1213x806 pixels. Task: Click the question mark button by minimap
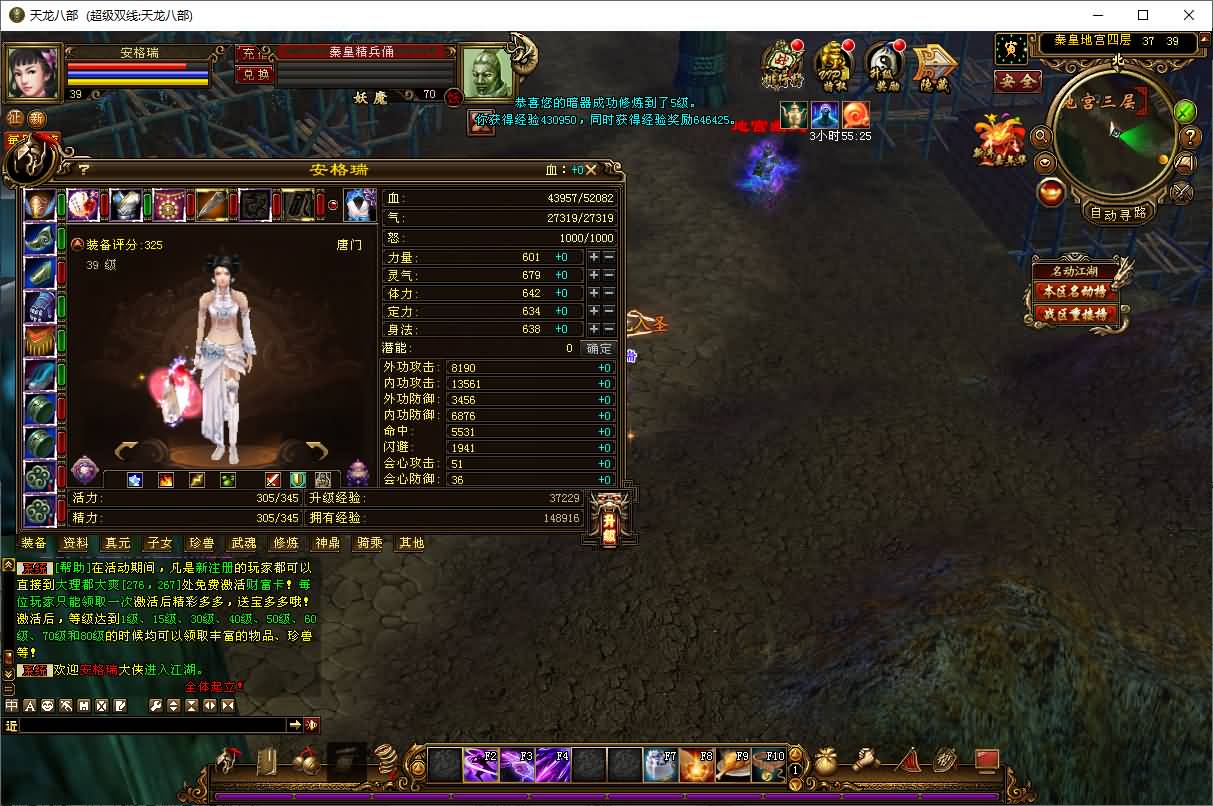tap(1191, 137)
